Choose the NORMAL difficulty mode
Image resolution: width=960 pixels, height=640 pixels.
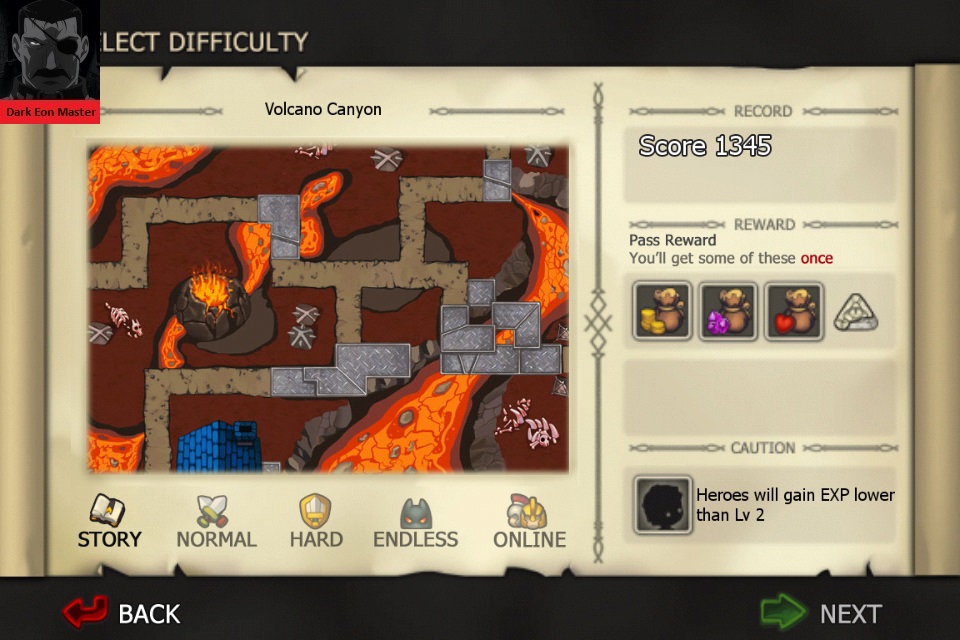pyautogui.click(x=216, y=521)
